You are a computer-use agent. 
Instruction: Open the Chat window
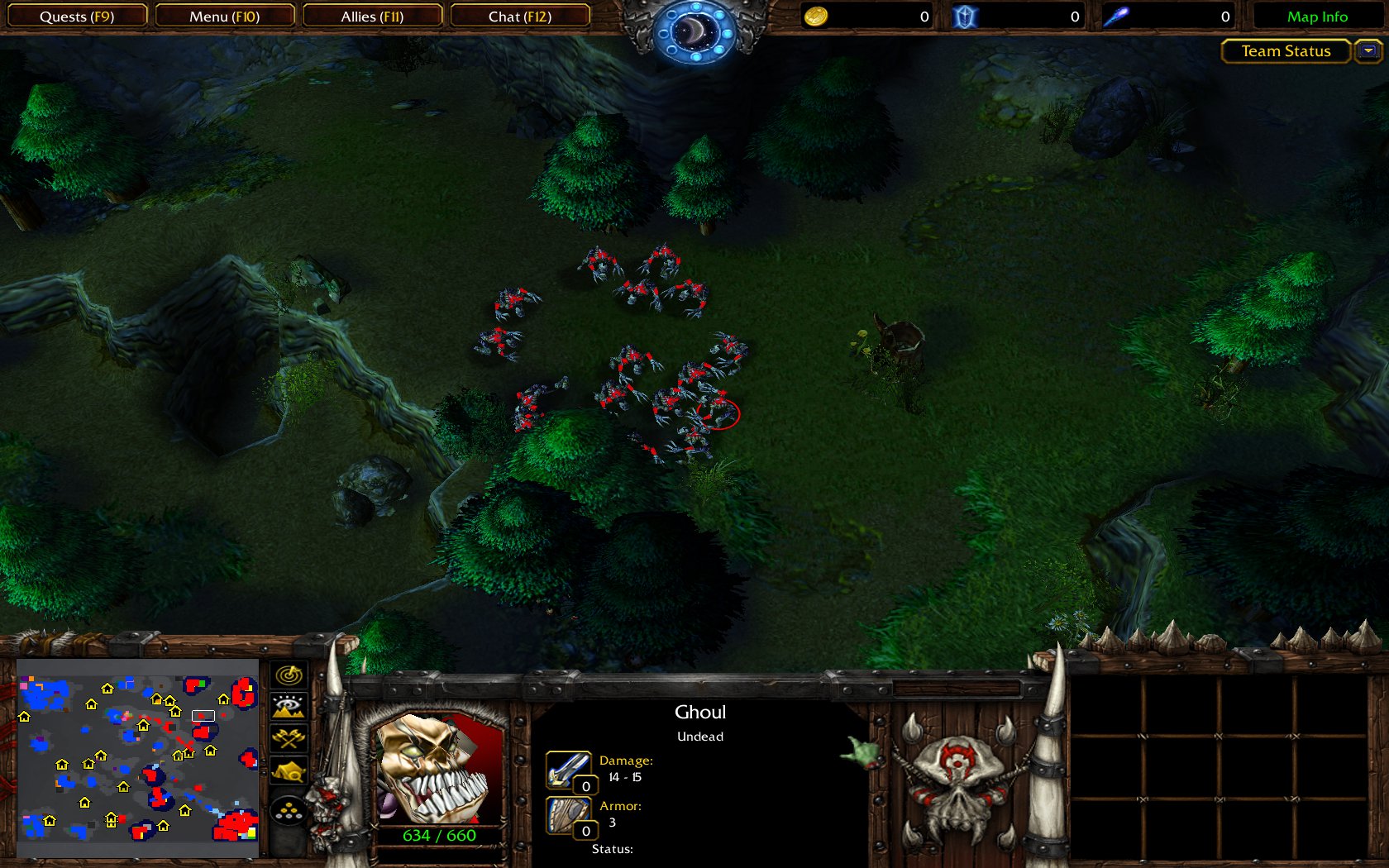(519, 17)
